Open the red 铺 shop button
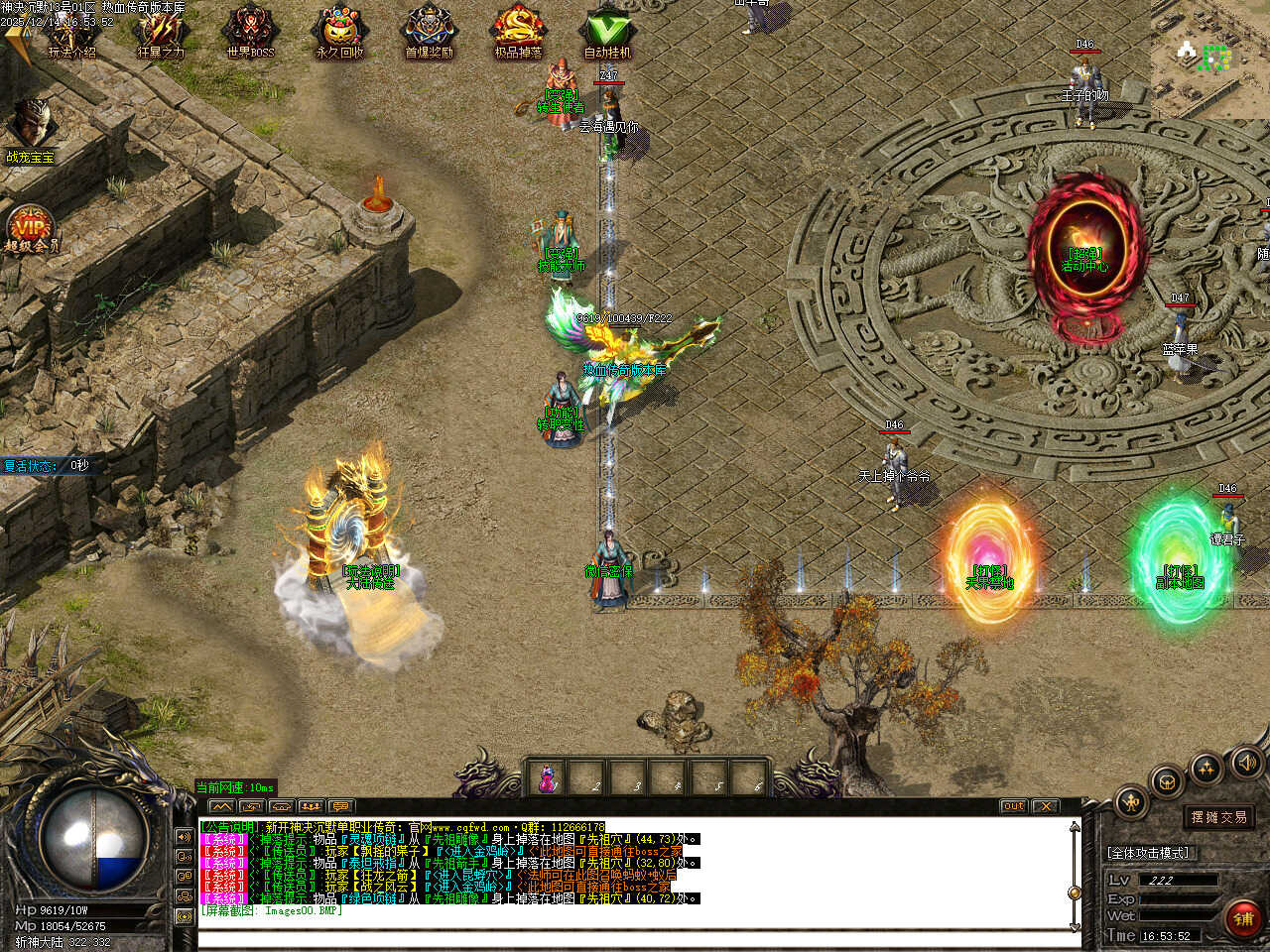This screenshot has width=1270, height=952. click(1243, 919)
